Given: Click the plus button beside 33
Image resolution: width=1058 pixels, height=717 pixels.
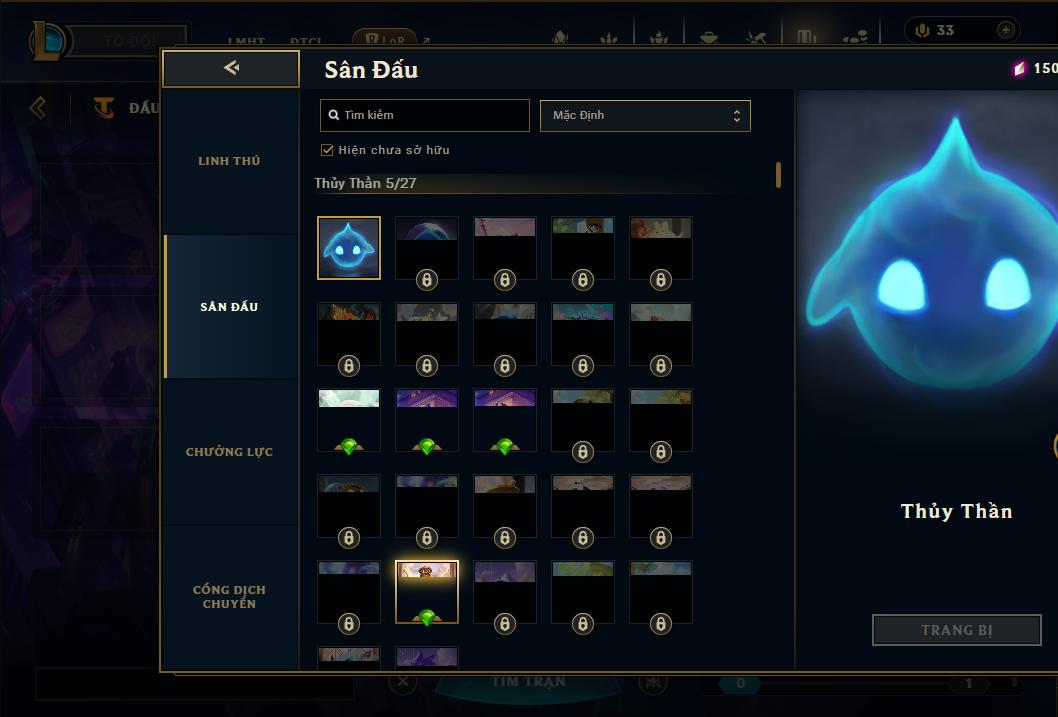Looking at the screenshot, I should [1005, 30].
